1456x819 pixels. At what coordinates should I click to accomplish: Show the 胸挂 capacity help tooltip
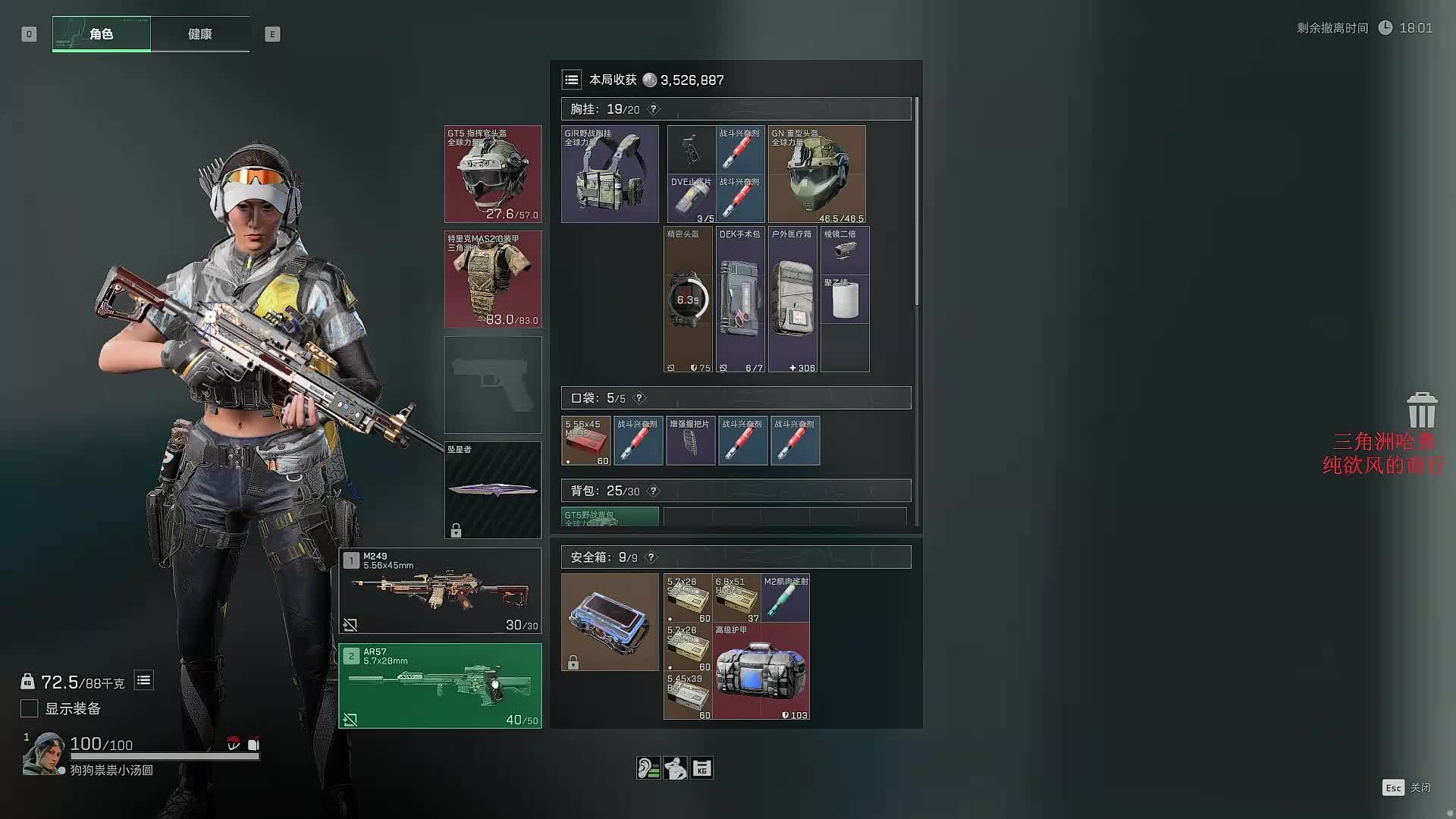coord(654,109)
